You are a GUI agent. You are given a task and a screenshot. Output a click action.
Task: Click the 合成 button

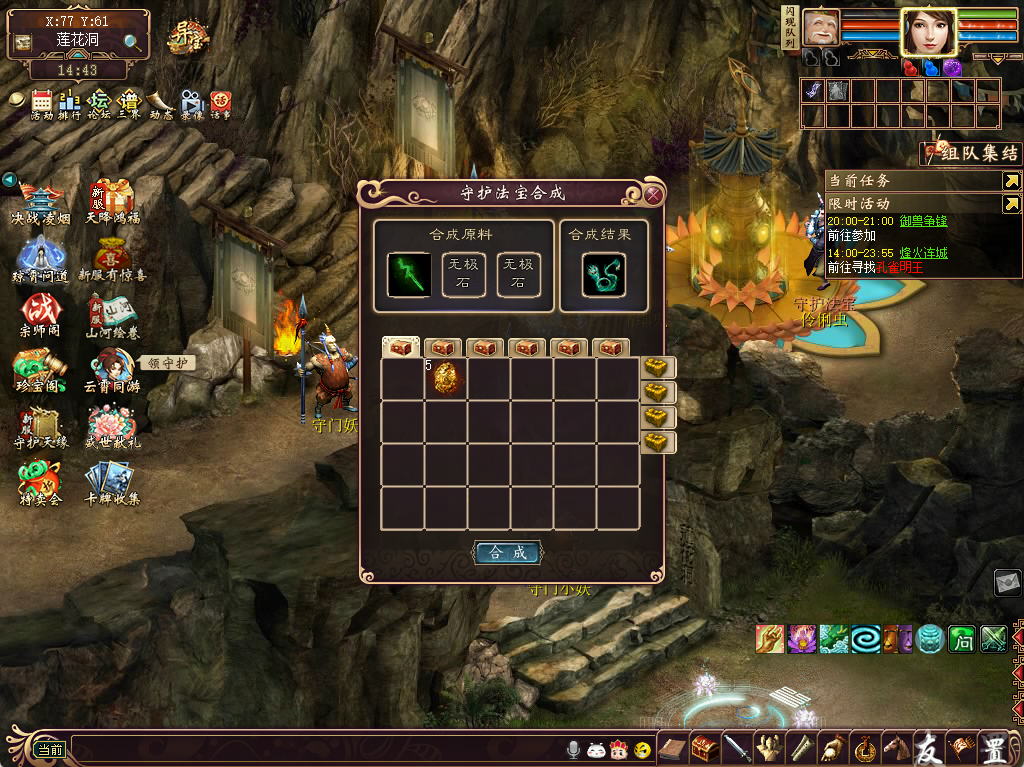click(507, 552)
